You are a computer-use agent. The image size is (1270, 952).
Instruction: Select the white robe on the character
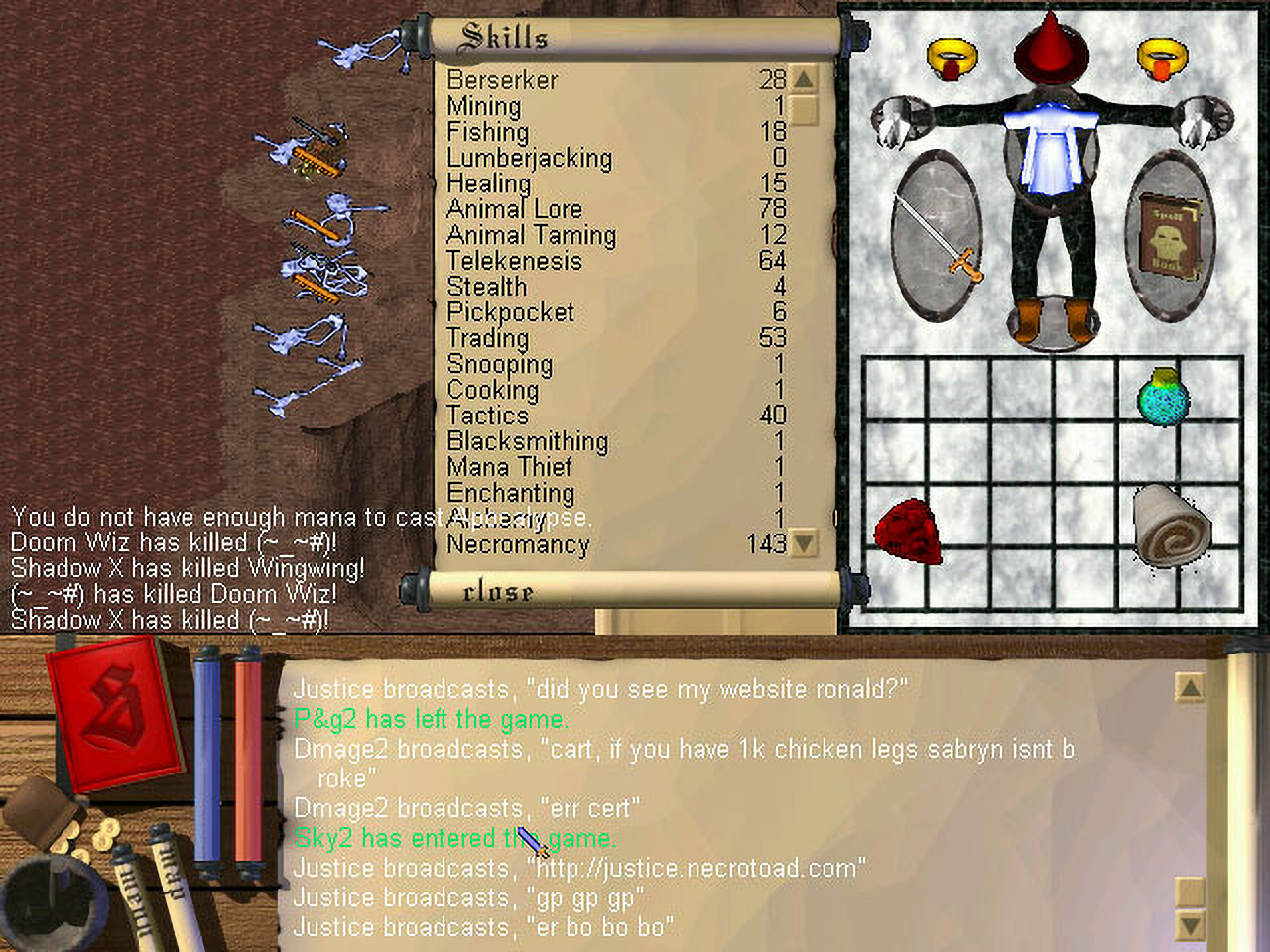1052,149
